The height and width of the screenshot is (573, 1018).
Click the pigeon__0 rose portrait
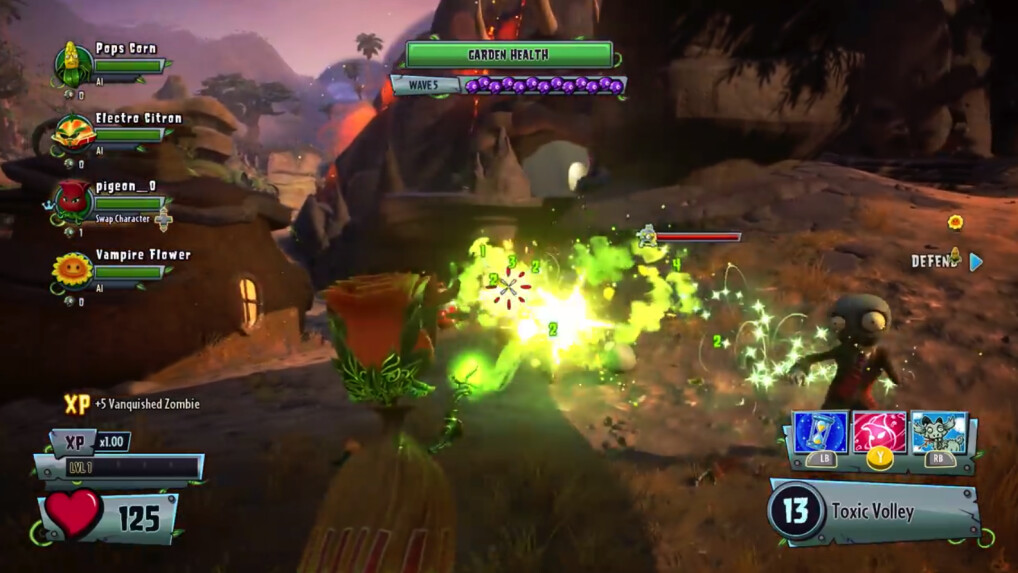[73, 201]
